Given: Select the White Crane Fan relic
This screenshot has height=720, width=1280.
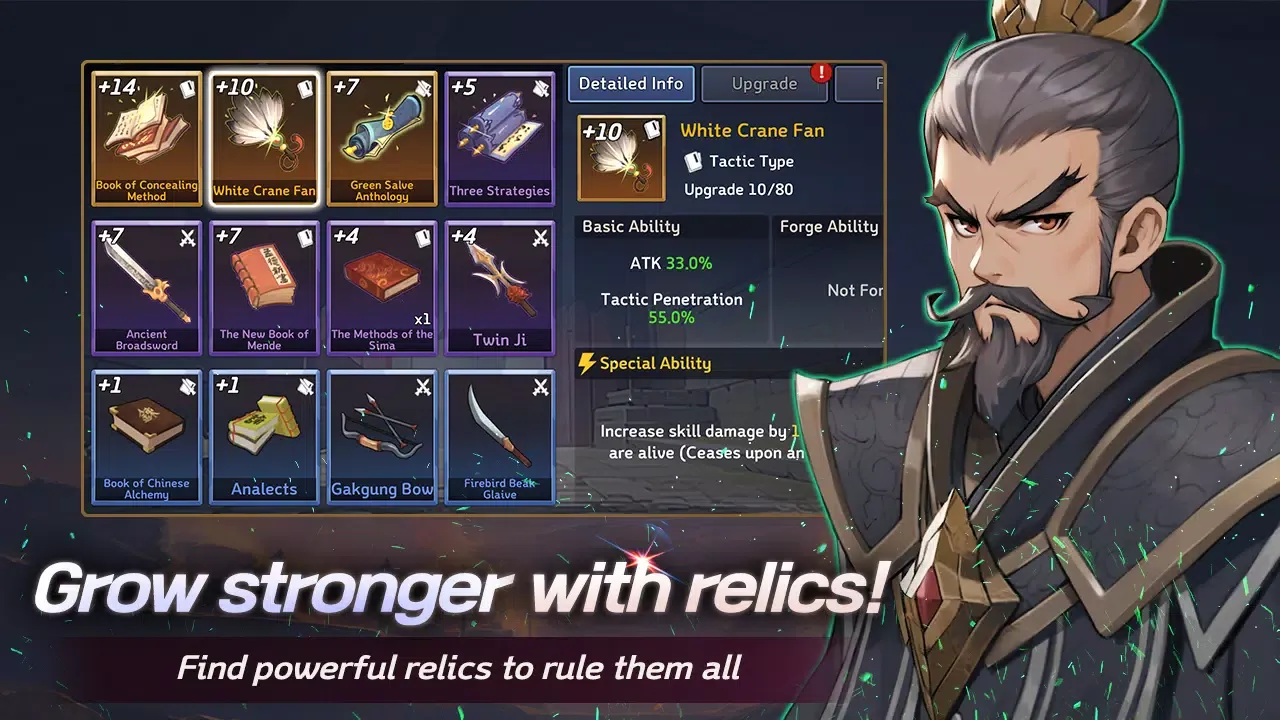Looking at the screenshot, I should coord(264,137).
